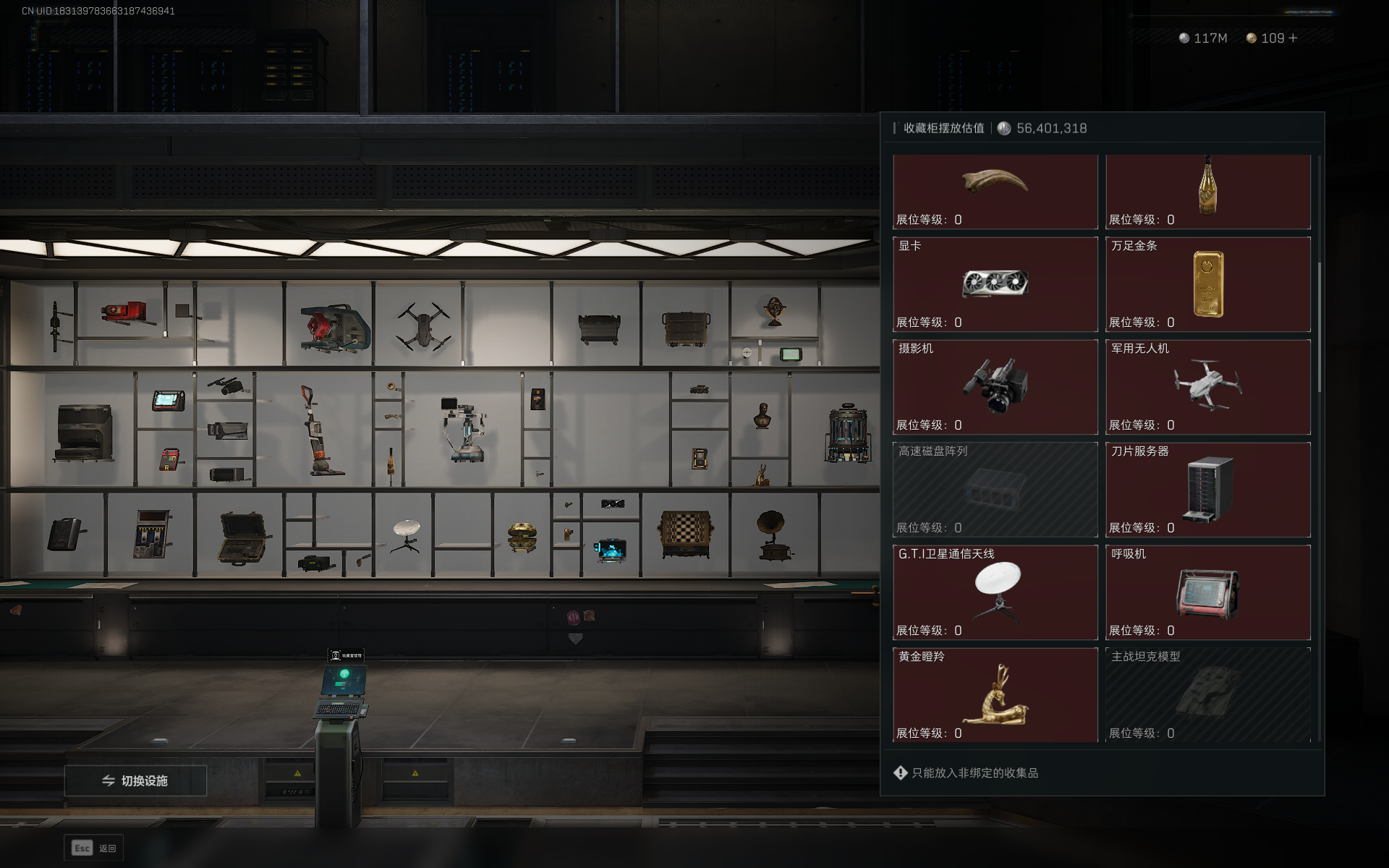Select the 军用无人机 drone item

(1208, 387)
